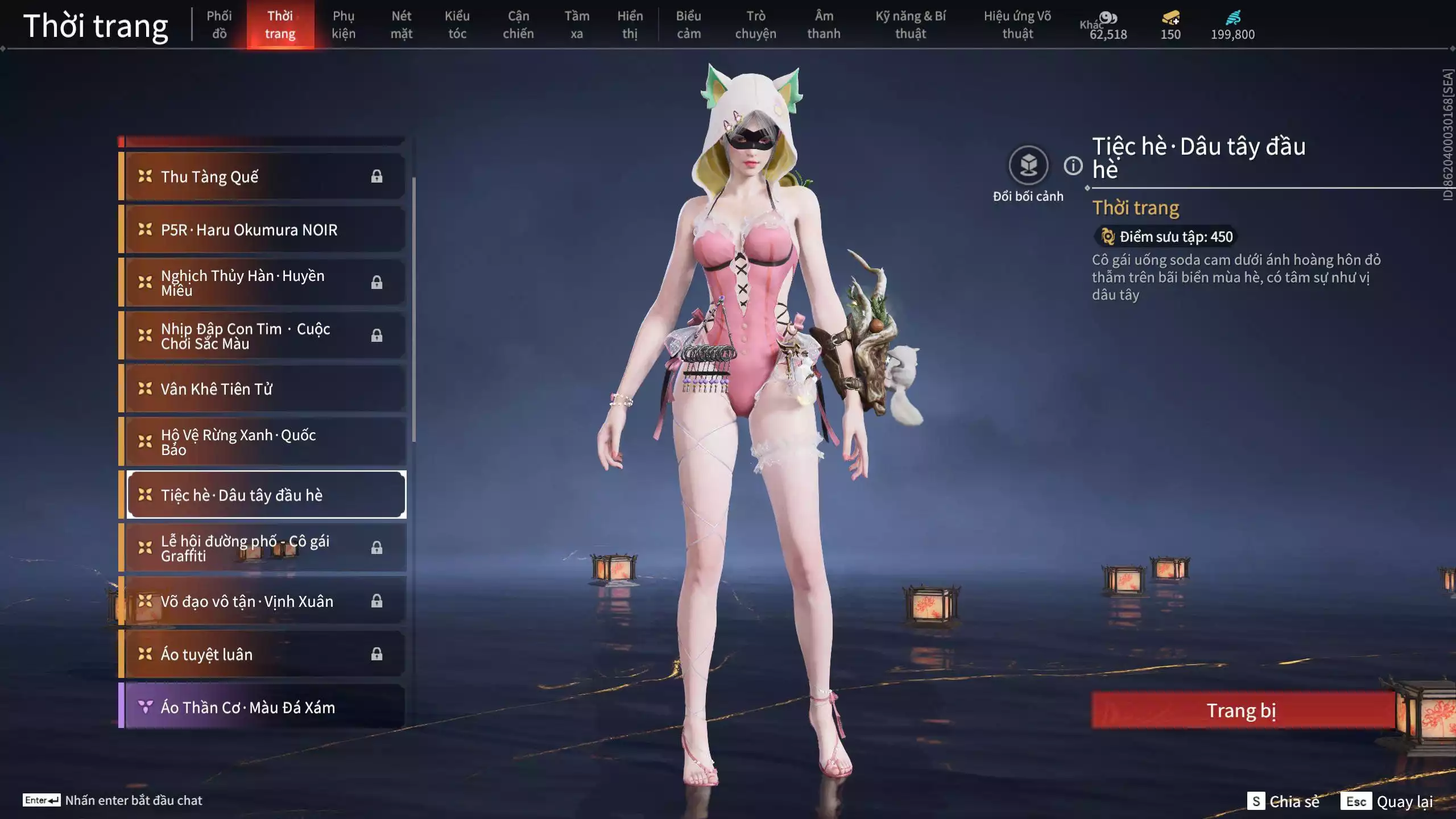Go back using Quay lại
Viewport: 1456px width, 819px height.
1387,801
